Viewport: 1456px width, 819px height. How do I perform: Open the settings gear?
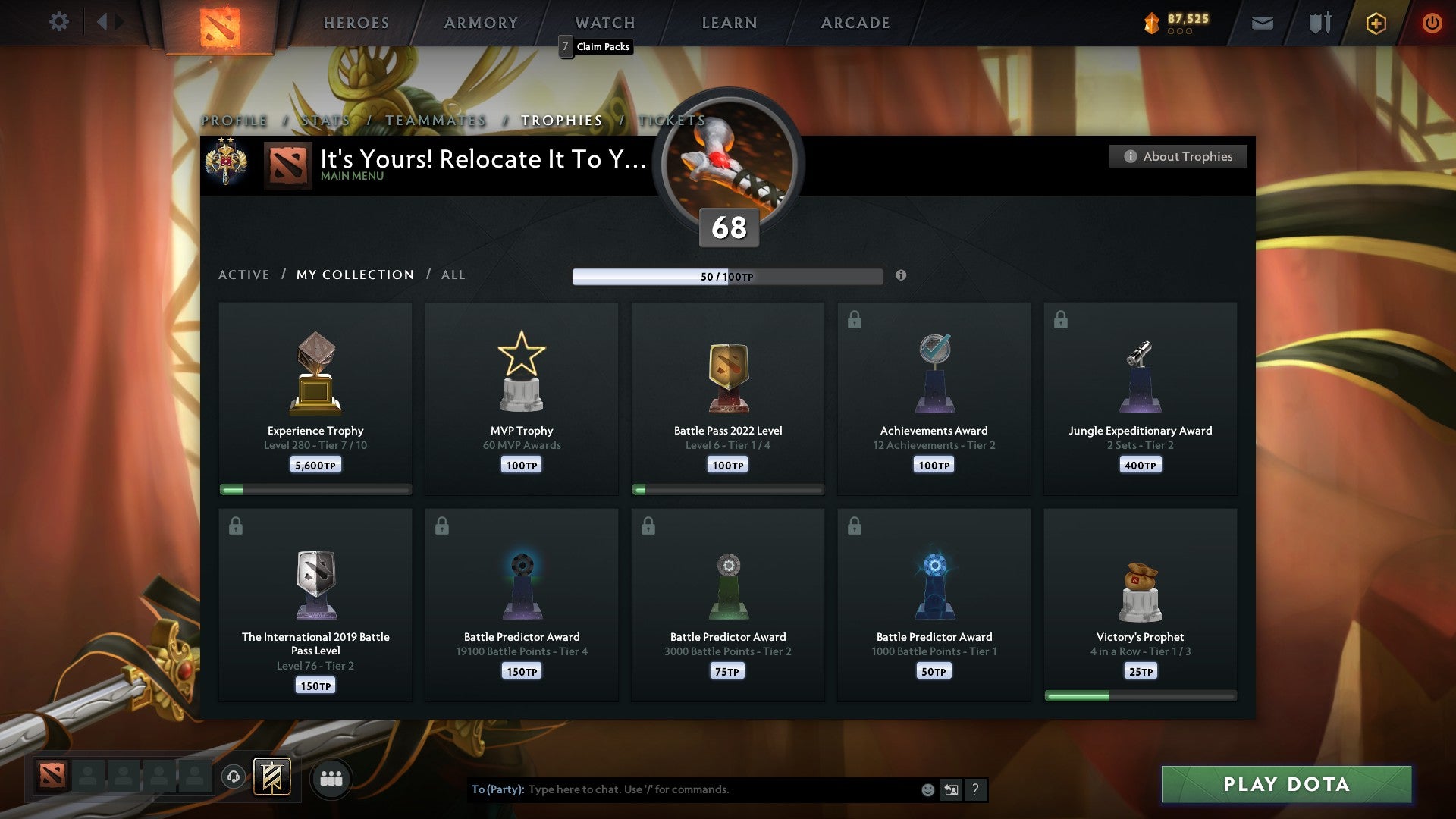tap(59, 23)
